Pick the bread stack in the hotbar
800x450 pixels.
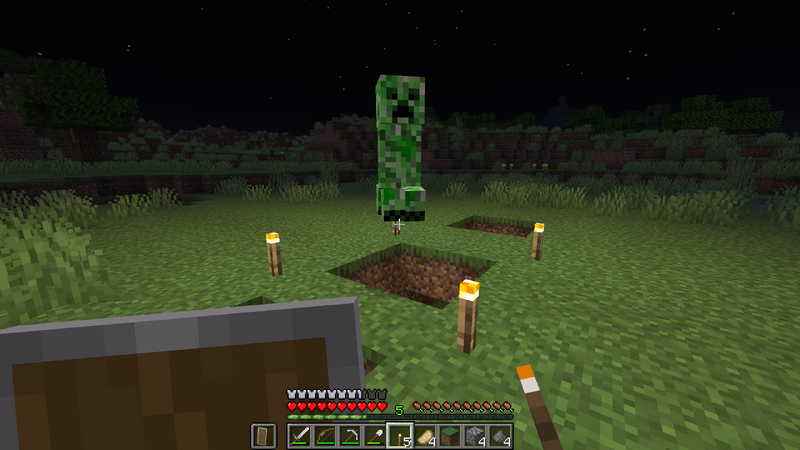coord(424,436)
